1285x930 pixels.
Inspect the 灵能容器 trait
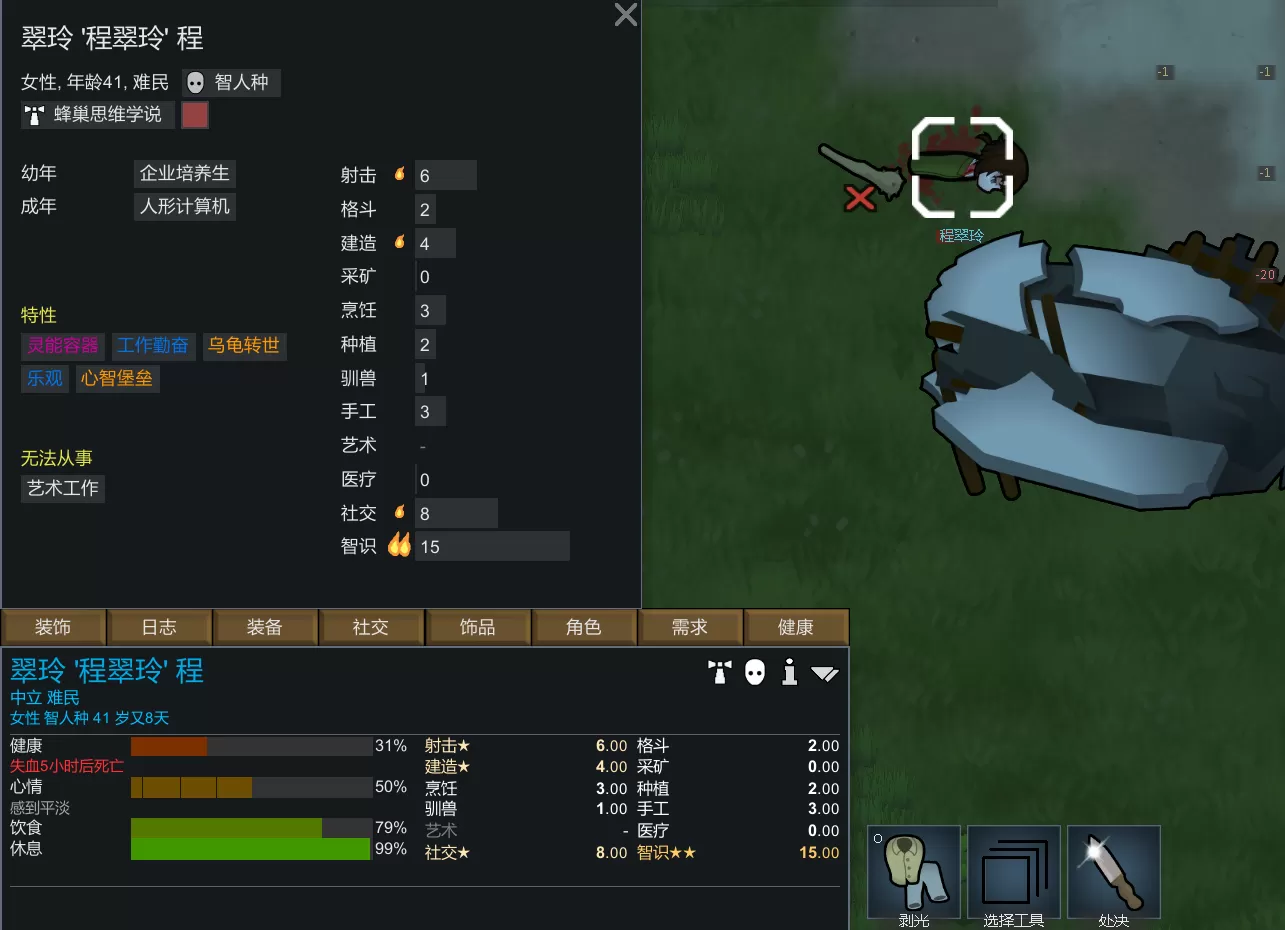coord(63,346)
